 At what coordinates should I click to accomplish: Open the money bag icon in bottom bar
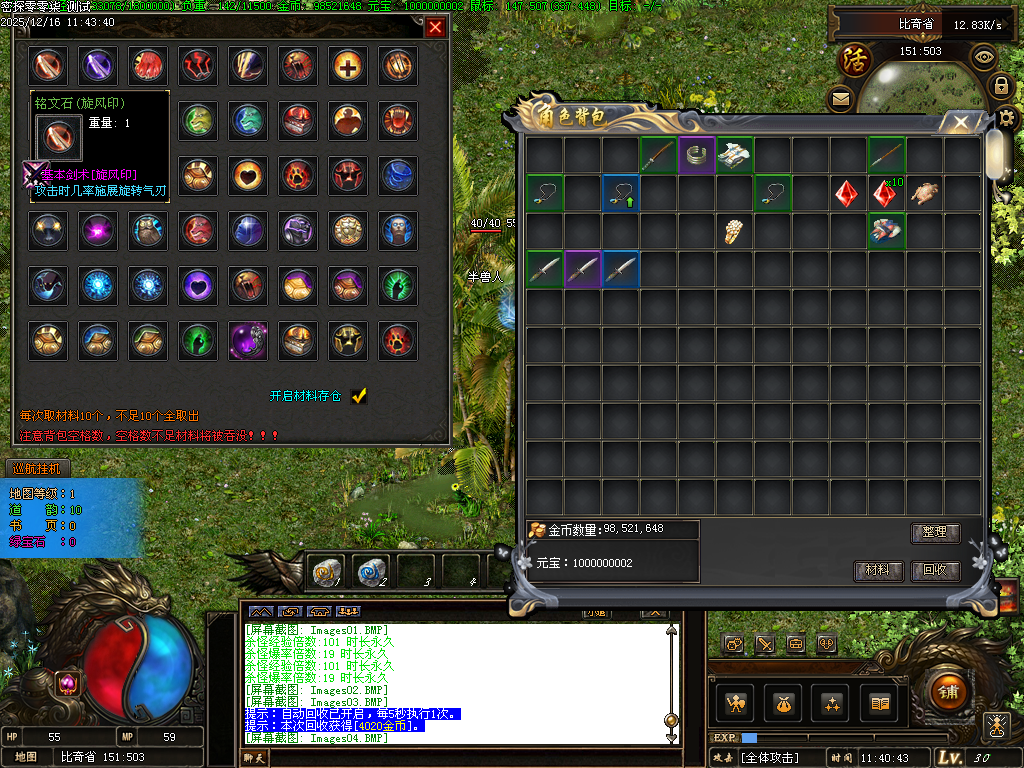pos(781,703)
